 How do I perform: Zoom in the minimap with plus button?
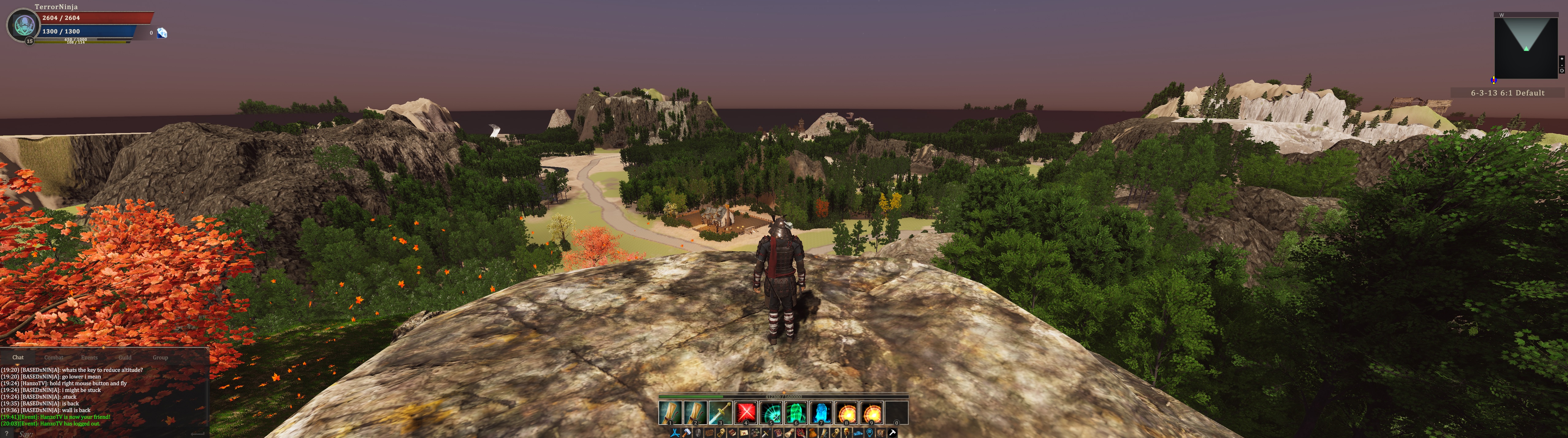tap(1562, 59)
